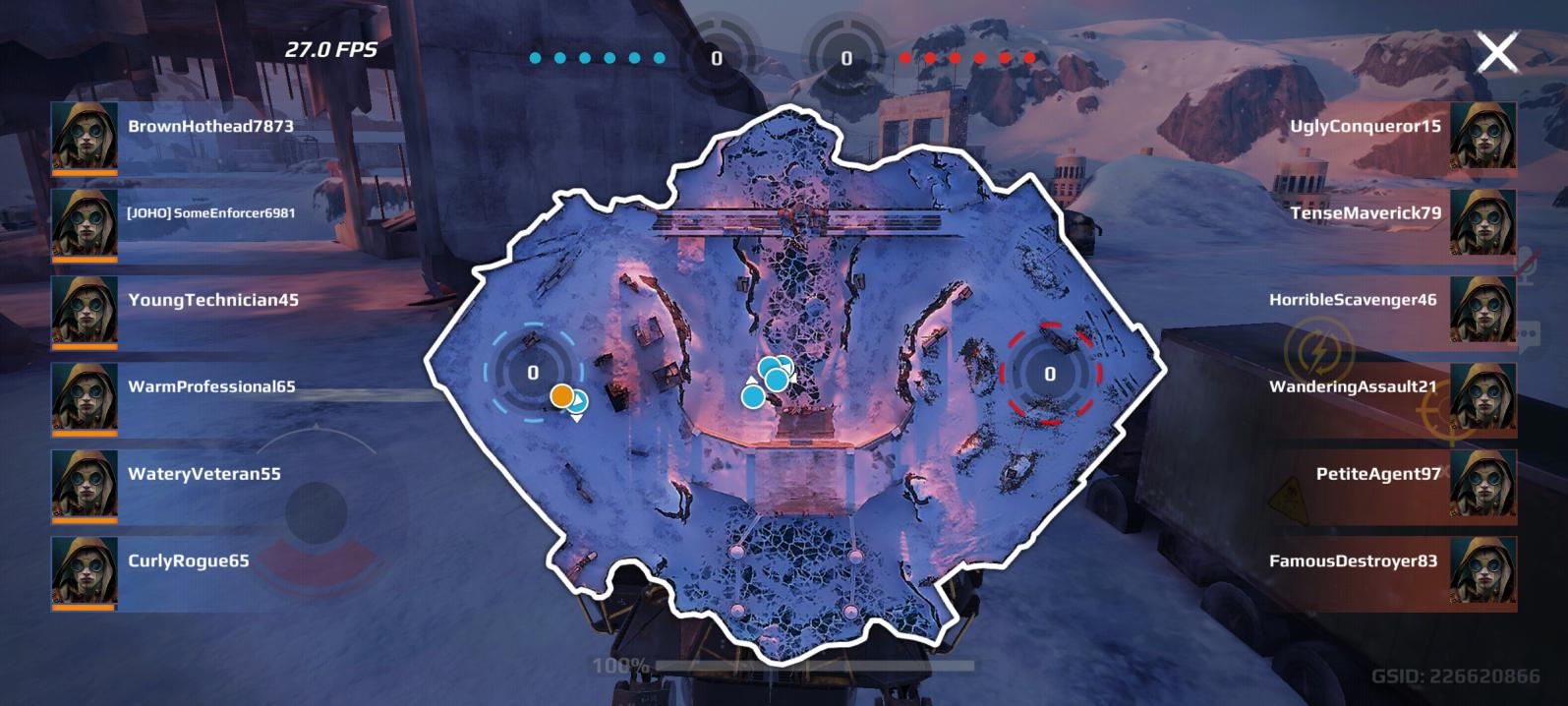Pick the CurlyRogue65 player row
The image size is (1568, 706).
(x=188, y=560)
